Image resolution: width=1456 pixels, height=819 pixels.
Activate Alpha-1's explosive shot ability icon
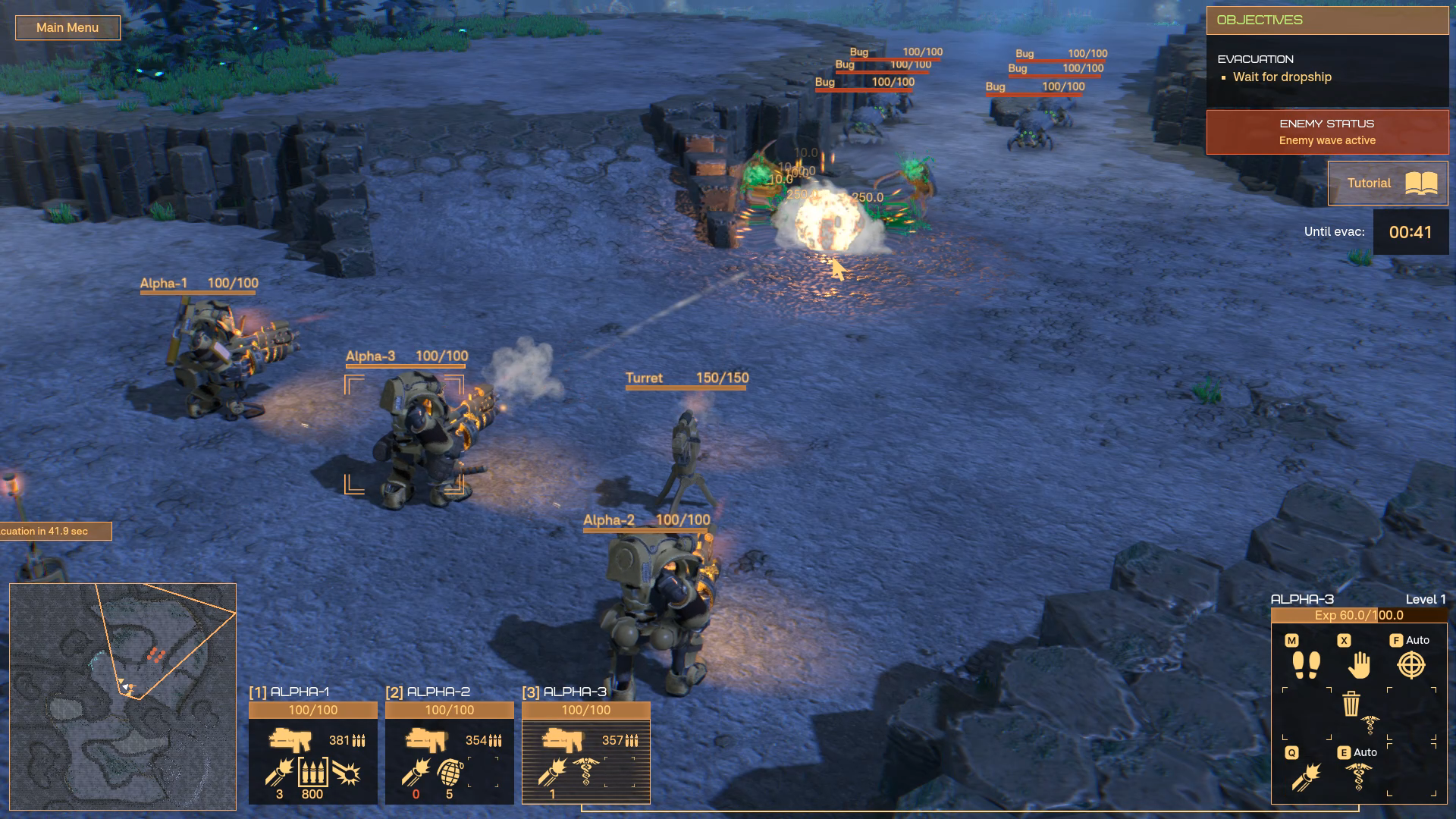coord(347,773)
